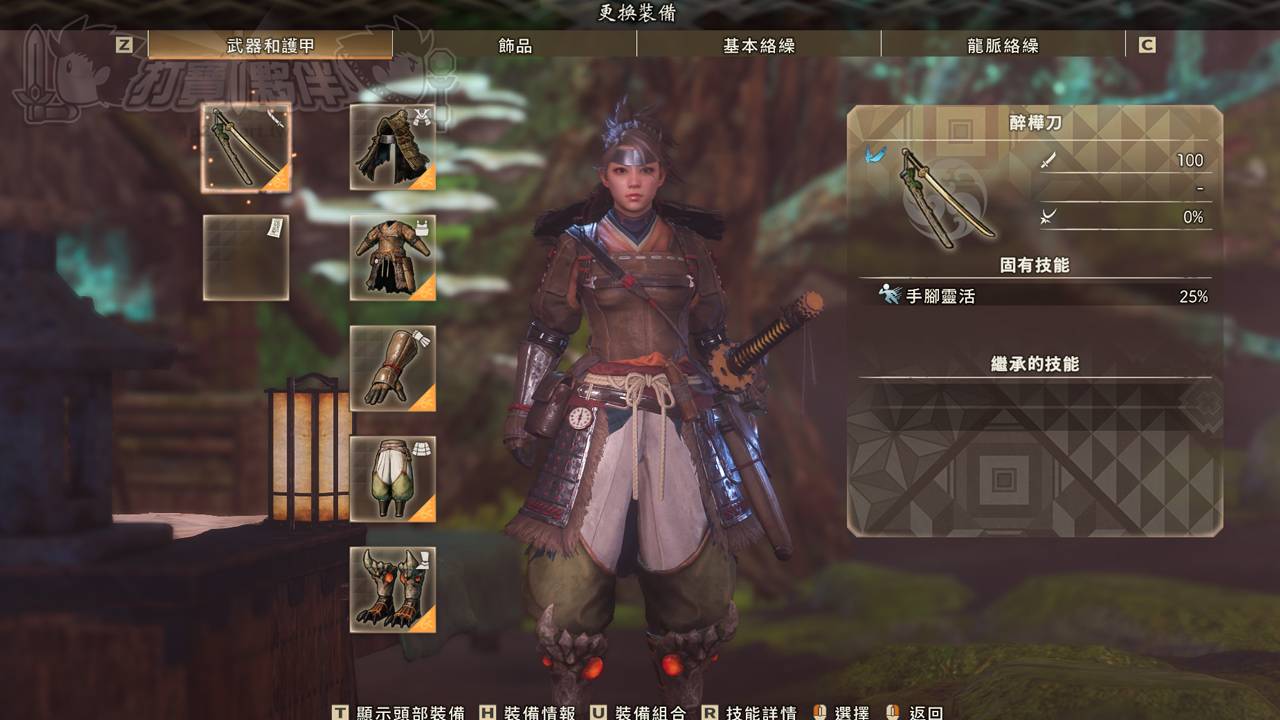This screenshot has height=720, width=1280.
Task: Open the 飾品 tab
Action: tap(515, 45)
